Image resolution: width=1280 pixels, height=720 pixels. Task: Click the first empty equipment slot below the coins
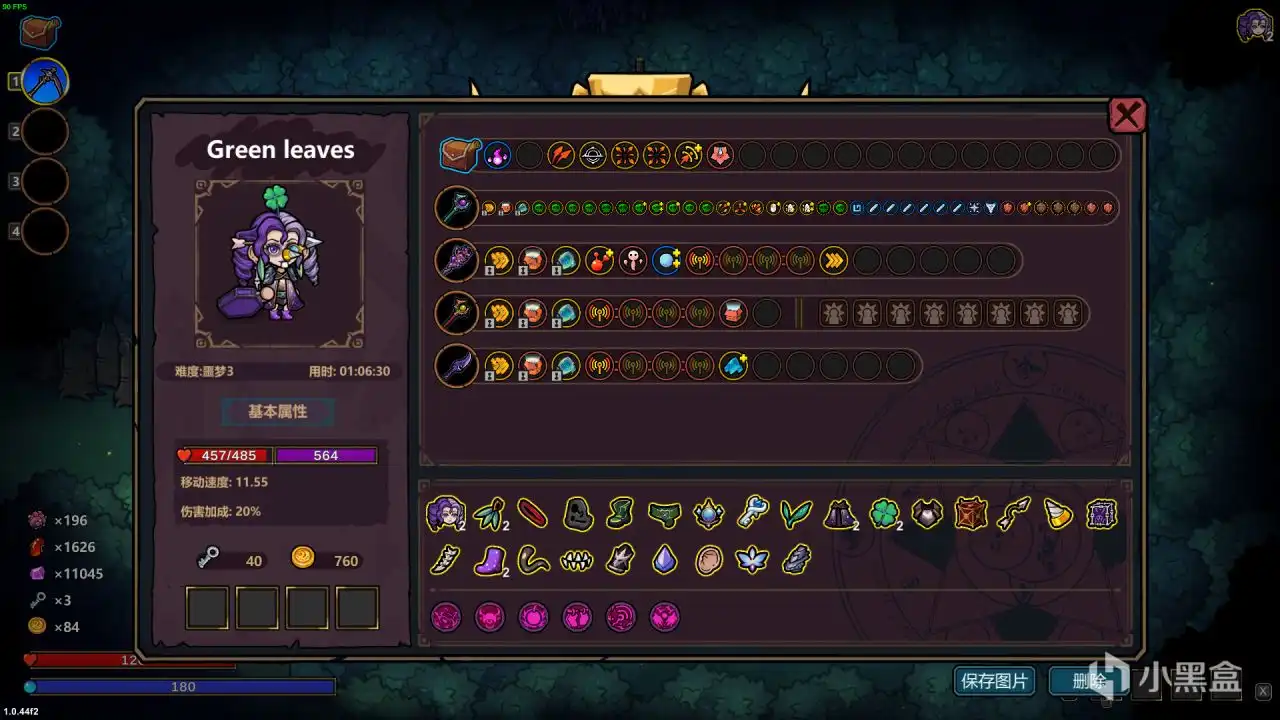[x=206, y=606]
